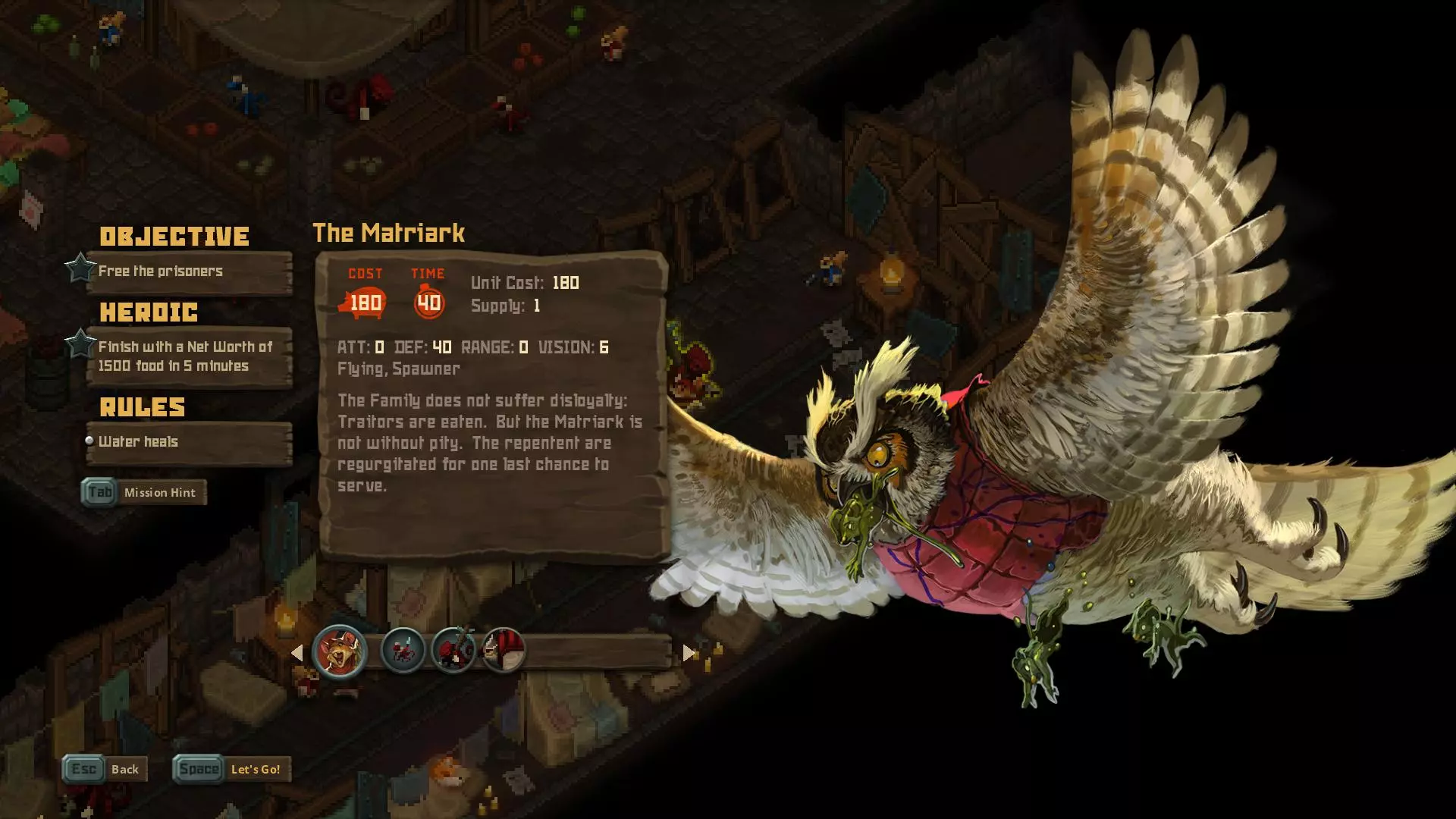The height and width of the screenshot is (819, 1456).
Task: Click the Heroic Net Worth objective
Action: (x=188, y=356)
